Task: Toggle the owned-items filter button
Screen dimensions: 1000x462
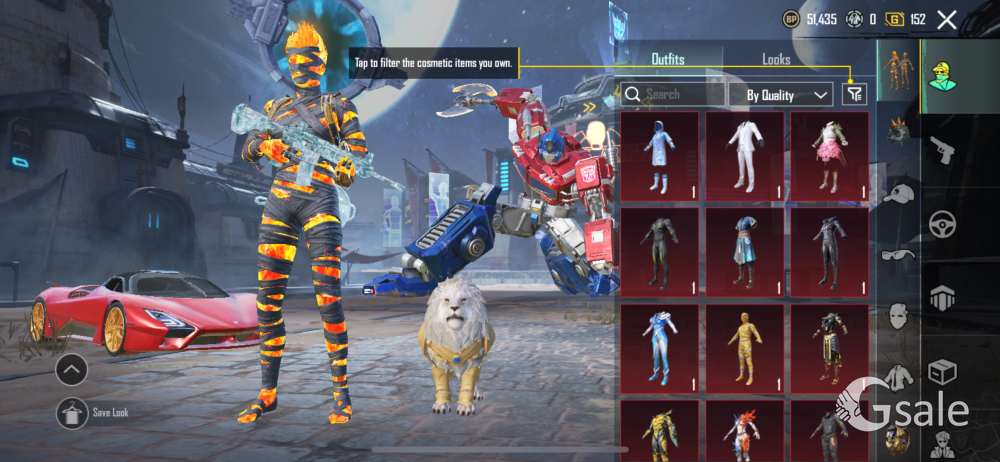Action: click(x=853, y=94)
